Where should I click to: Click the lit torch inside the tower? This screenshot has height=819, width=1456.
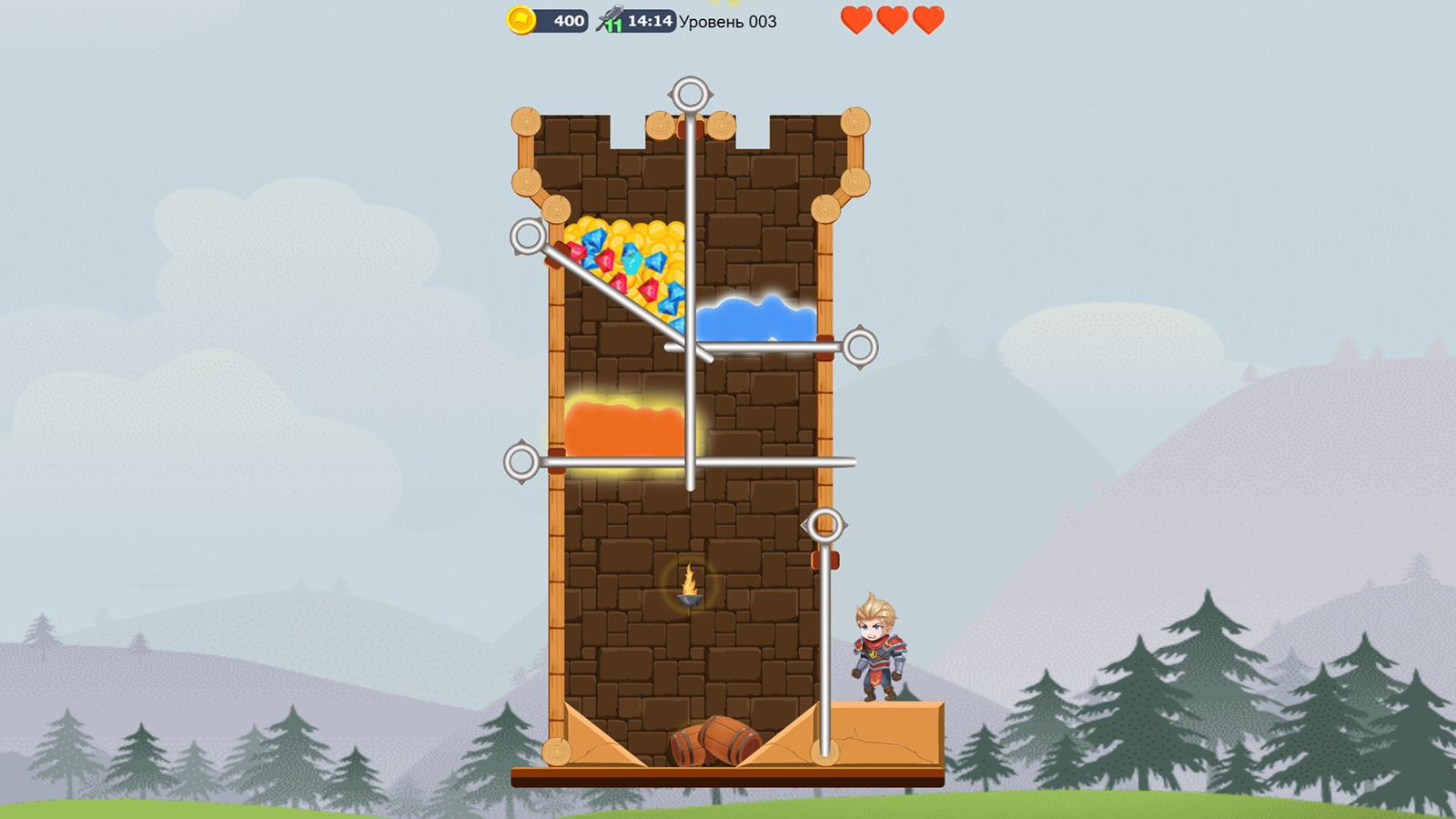[691, 582]
